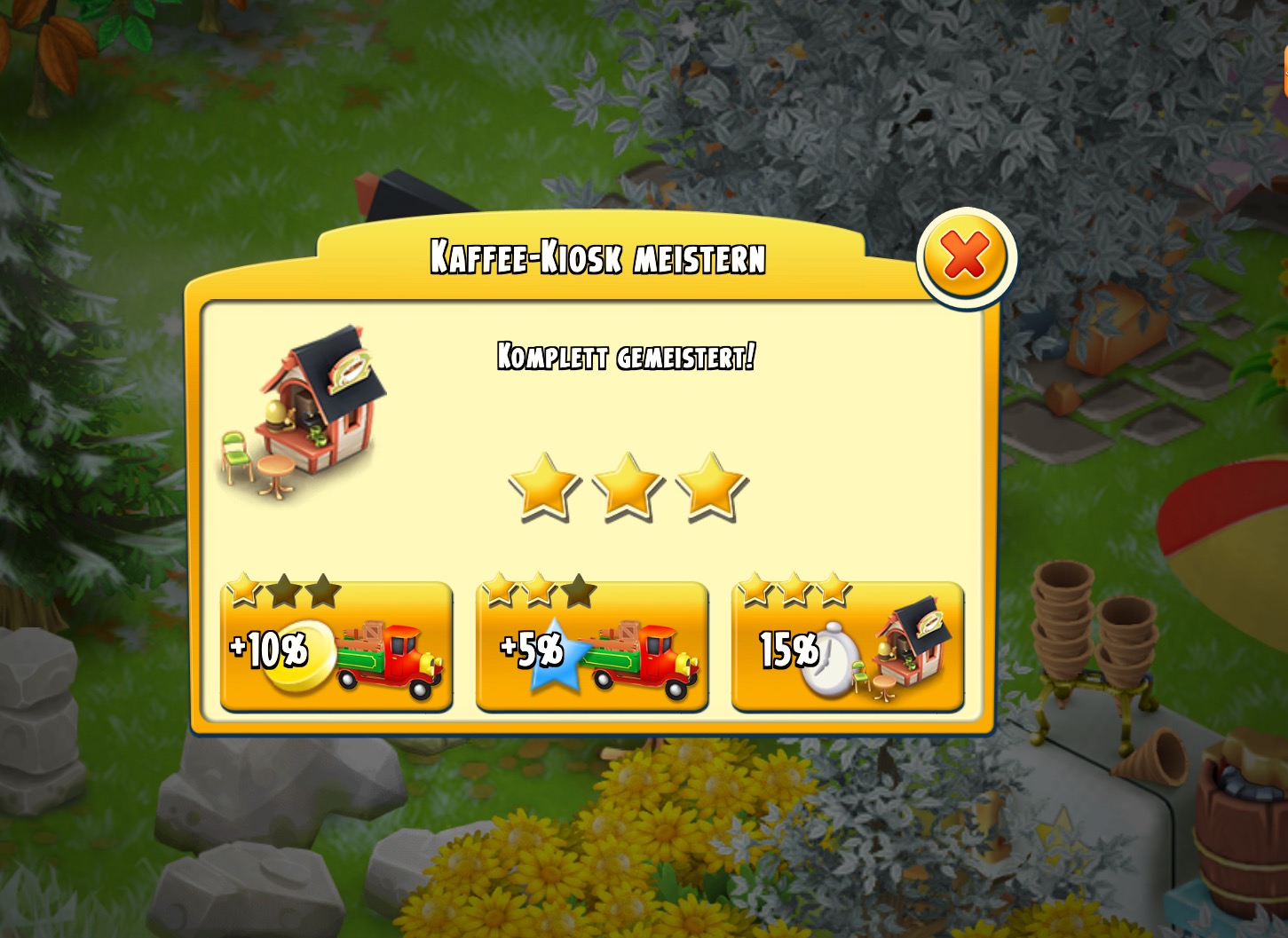Close the Kaffee-Kiosk meistern dialog
The width and height of the screenshot is (1288, 938).
[x=966, y=257]
